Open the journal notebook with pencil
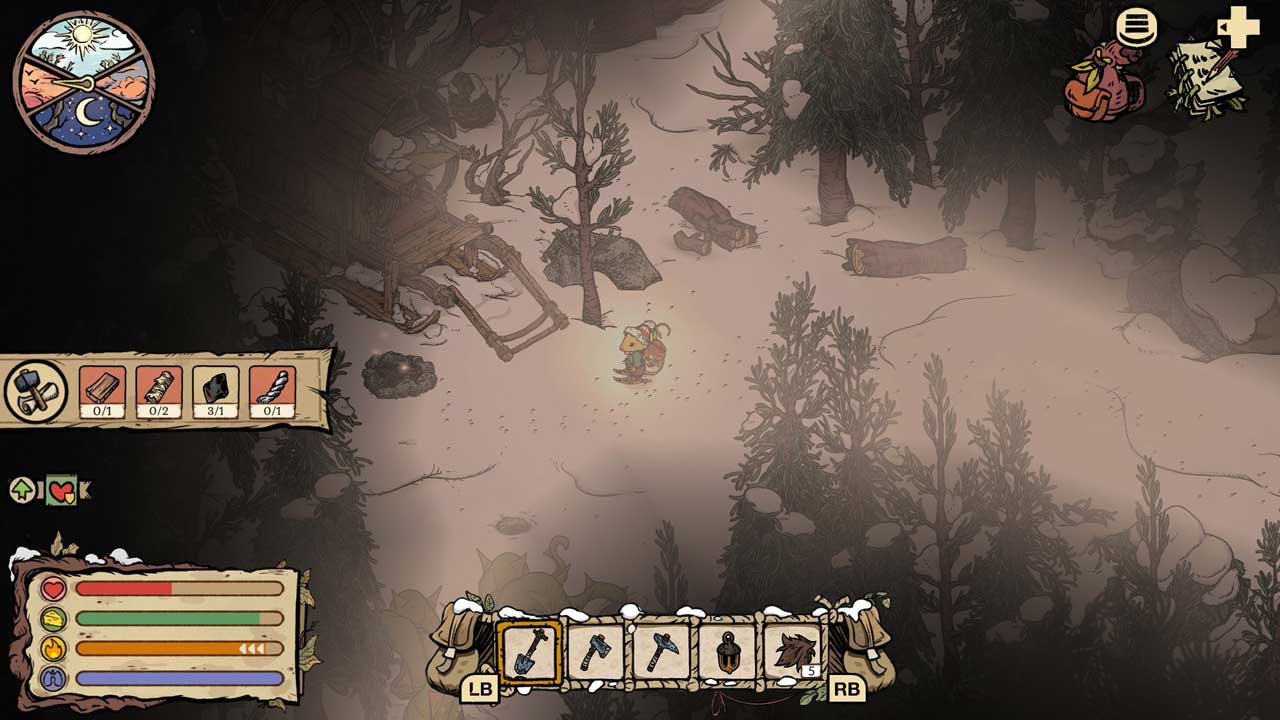 tap(1209, 80)
